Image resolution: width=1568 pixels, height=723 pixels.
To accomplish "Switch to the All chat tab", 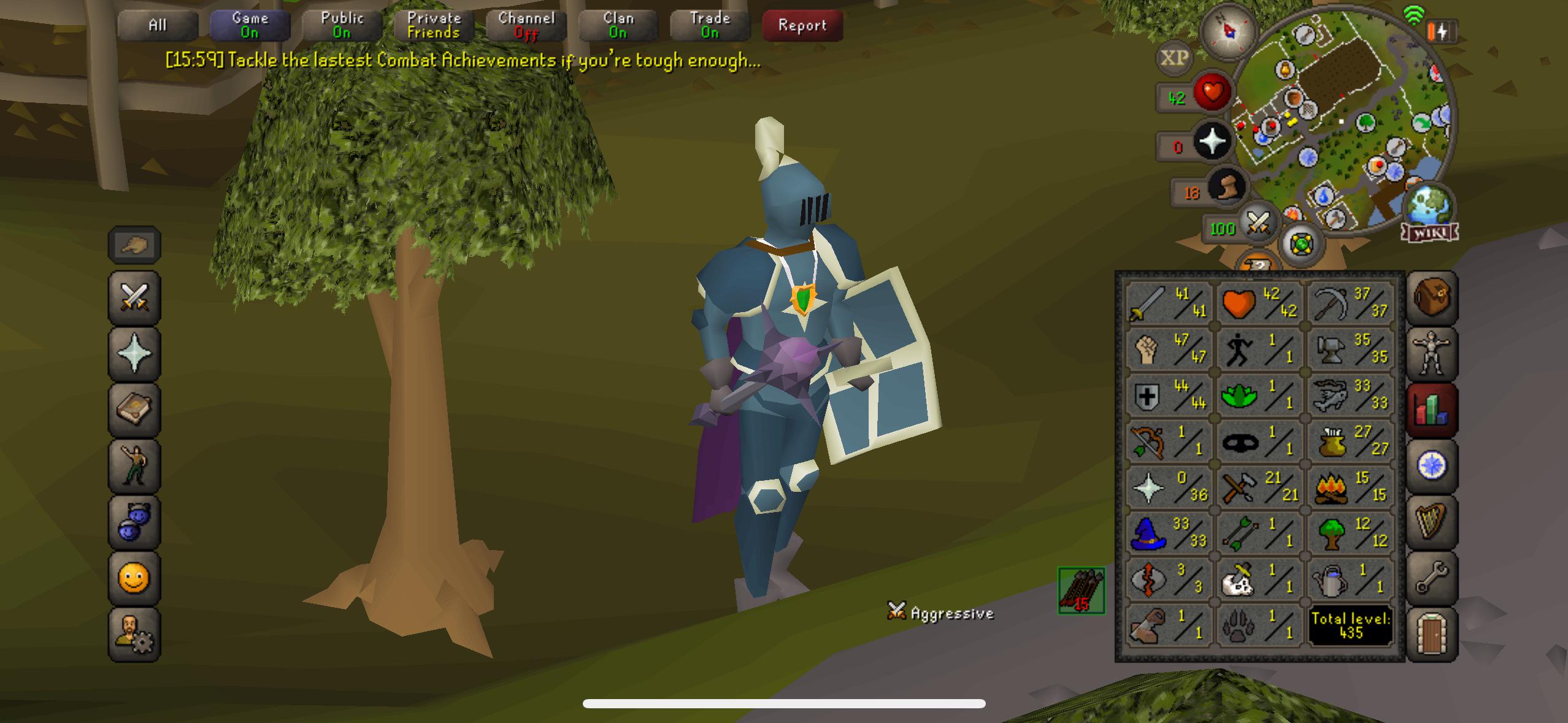I will point(158,25).
